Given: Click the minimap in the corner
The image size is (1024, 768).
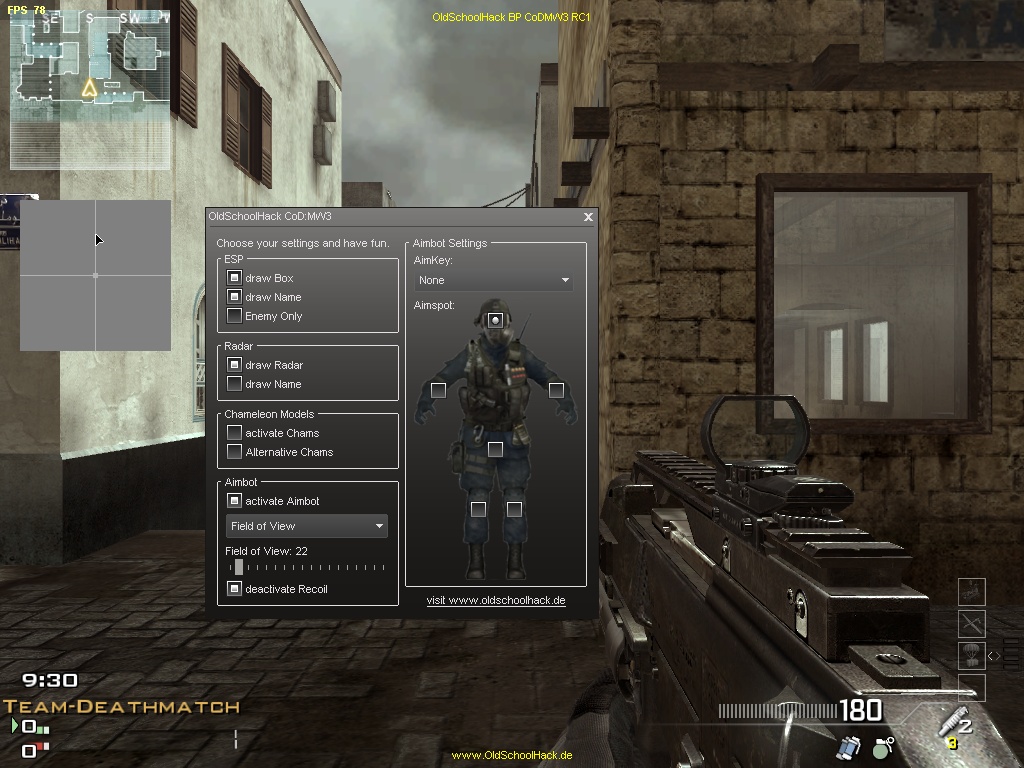Looking at the screenshot, I should pos(89,90).
